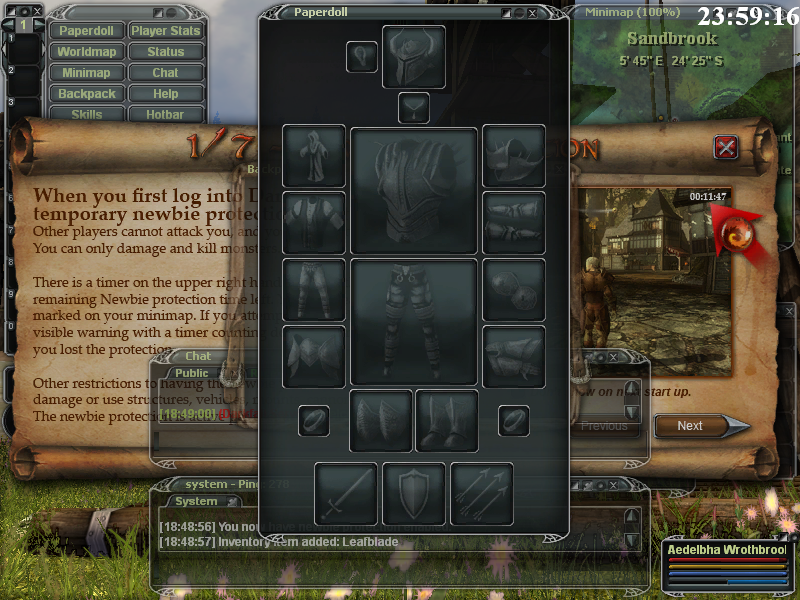Show the Worldmap
This screenshot has height=600, width=800.
pyautogui.click(x=86, y=51)
